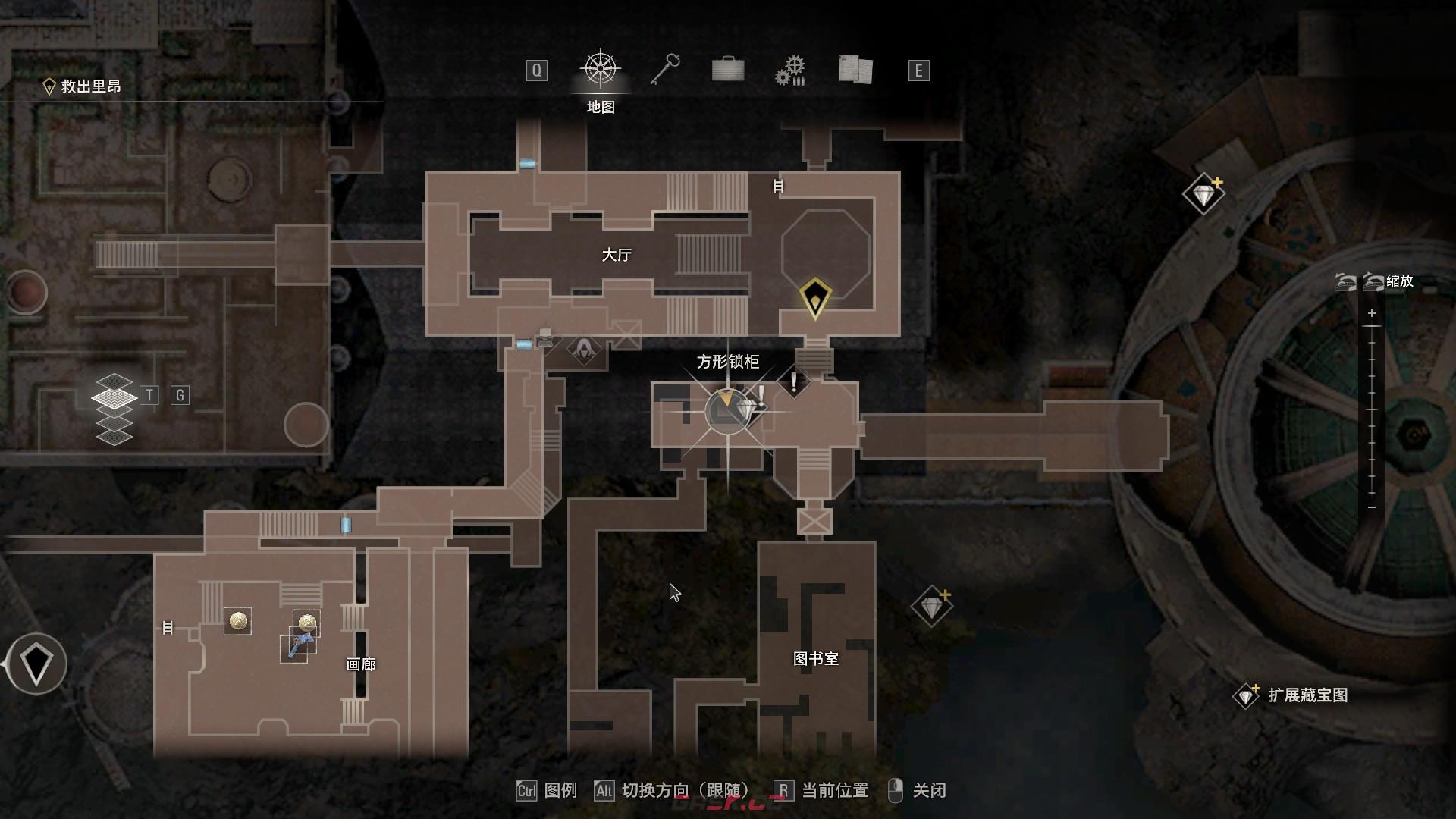Switch to the key items tab
The height and width of the screenshot is (819, 1456).
(665, 70)
